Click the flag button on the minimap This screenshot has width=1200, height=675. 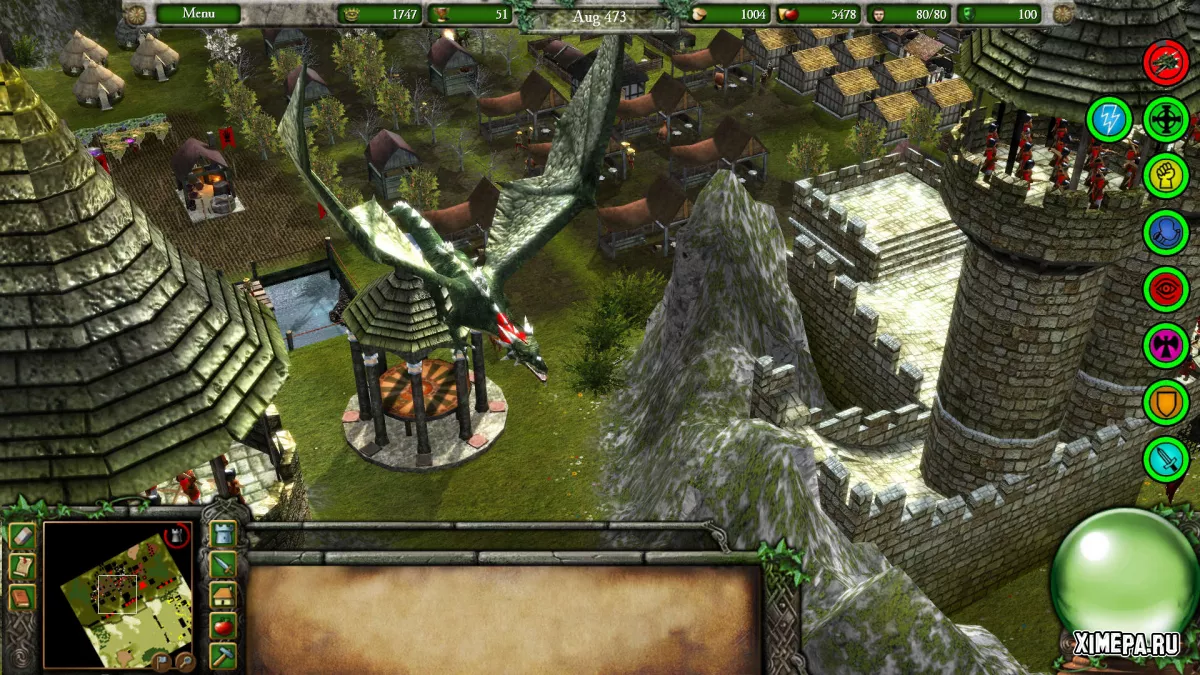160,660
